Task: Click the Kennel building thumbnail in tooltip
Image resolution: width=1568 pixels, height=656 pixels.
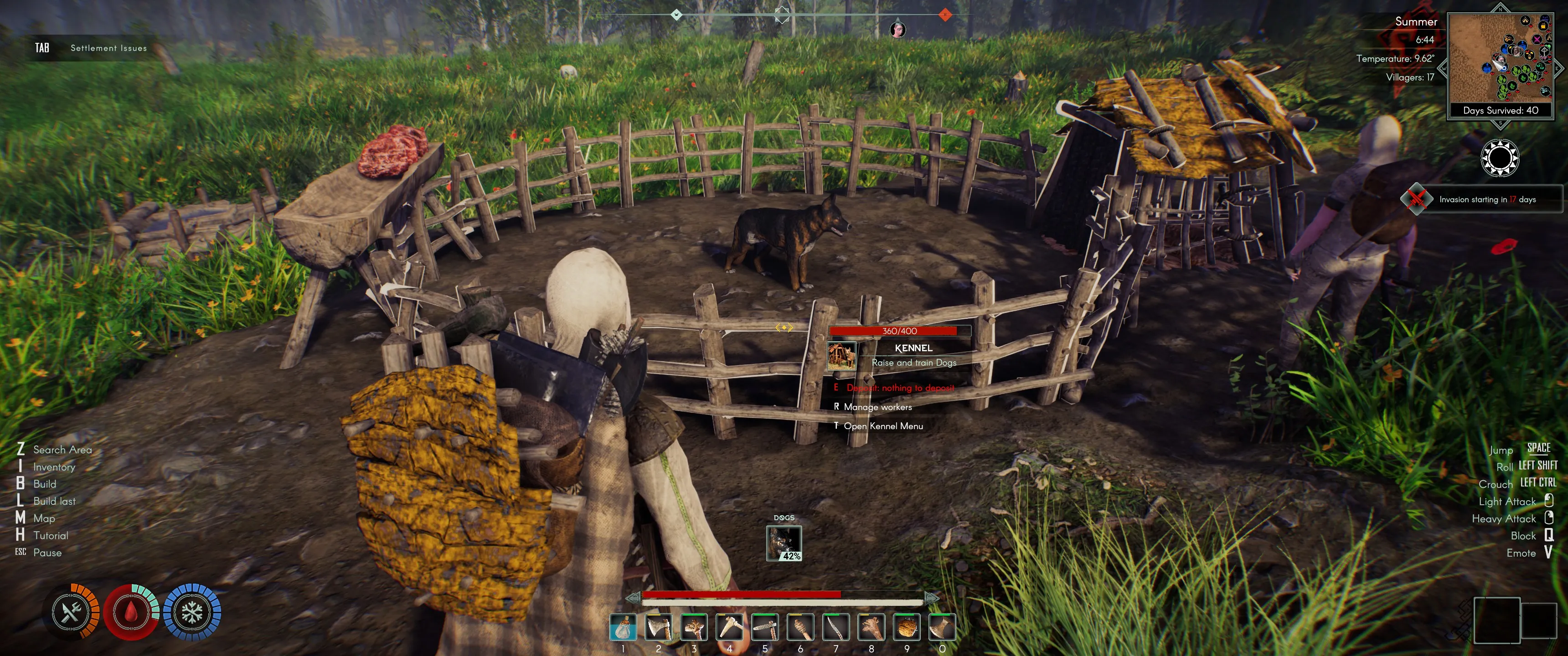Action: (841, 356)
